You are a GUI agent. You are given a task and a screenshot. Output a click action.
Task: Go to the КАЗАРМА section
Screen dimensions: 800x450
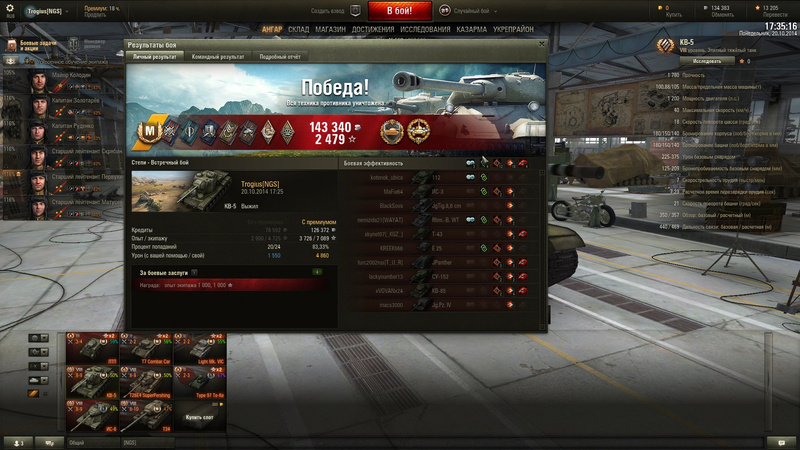click(x=472, y=29)
